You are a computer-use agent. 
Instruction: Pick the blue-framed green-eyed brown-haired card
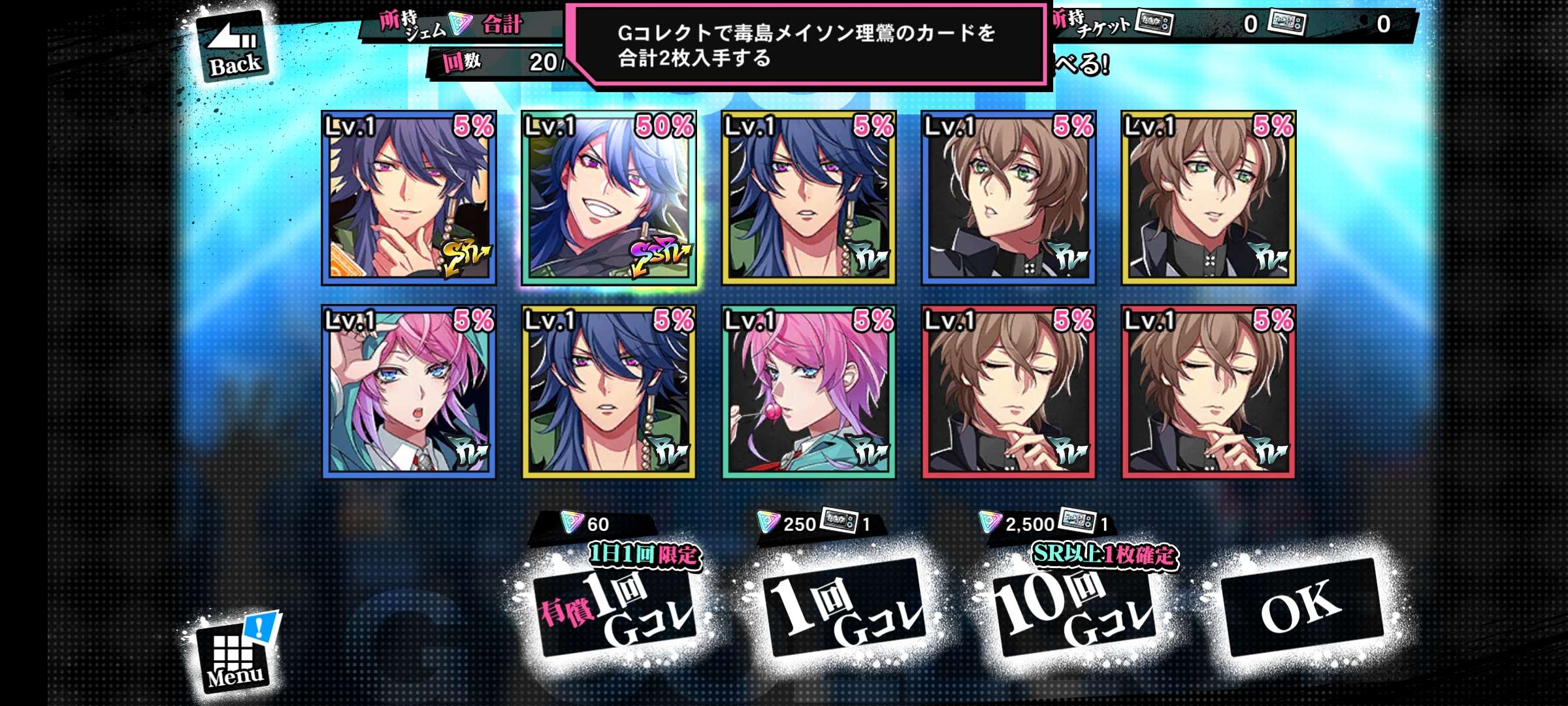[x=1009, y=198]
